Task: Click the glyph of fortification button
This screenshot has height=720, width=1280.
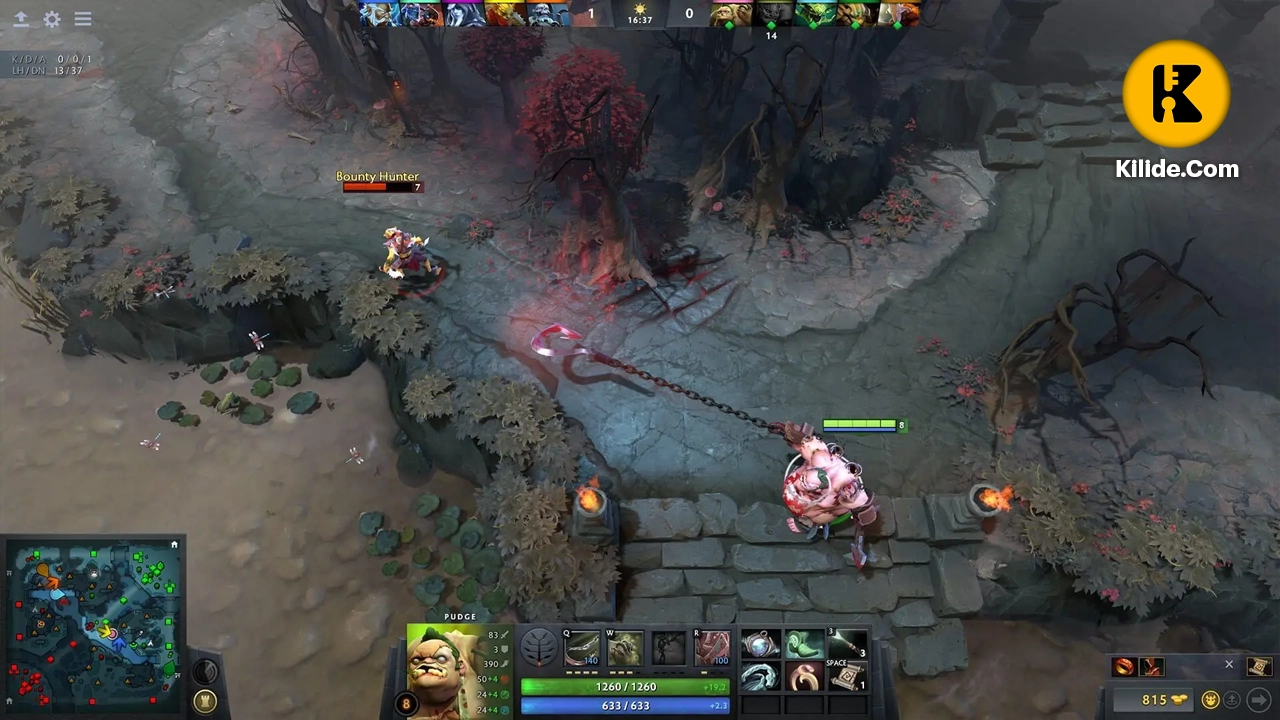Action: [x=204, y=701]
